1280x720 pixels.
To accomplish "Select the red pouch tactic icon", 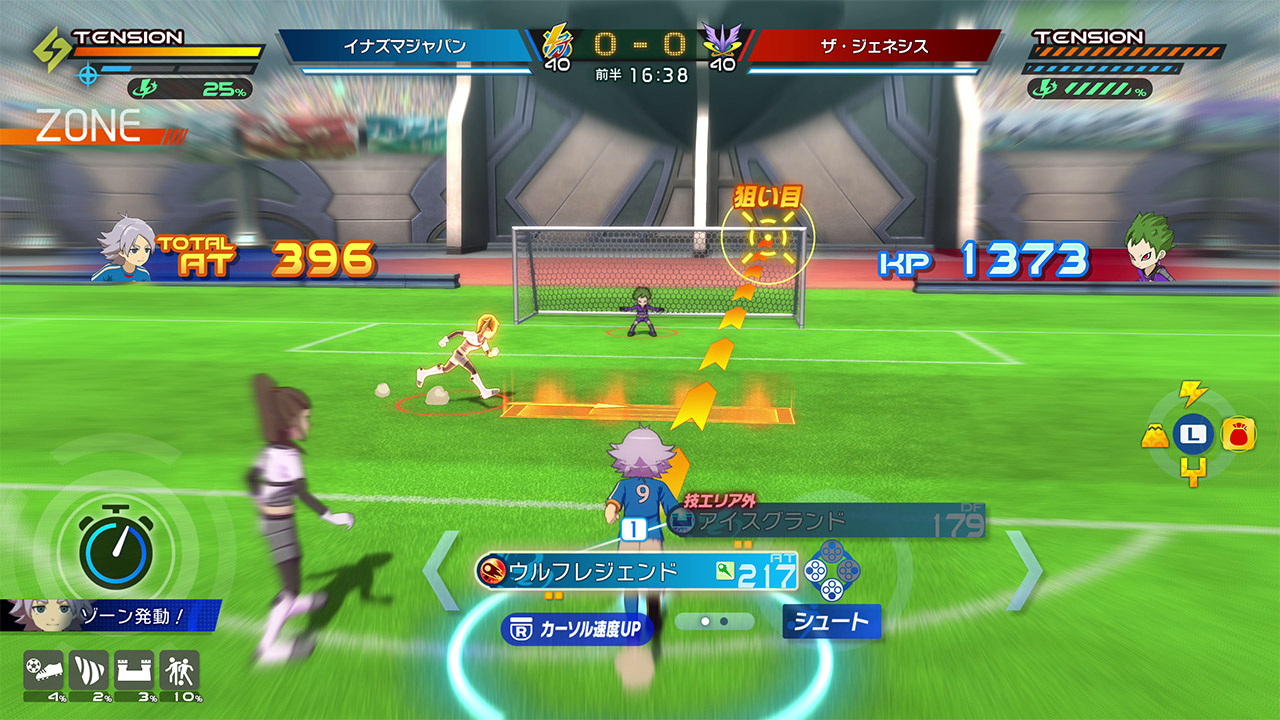I will point(1238,434).
